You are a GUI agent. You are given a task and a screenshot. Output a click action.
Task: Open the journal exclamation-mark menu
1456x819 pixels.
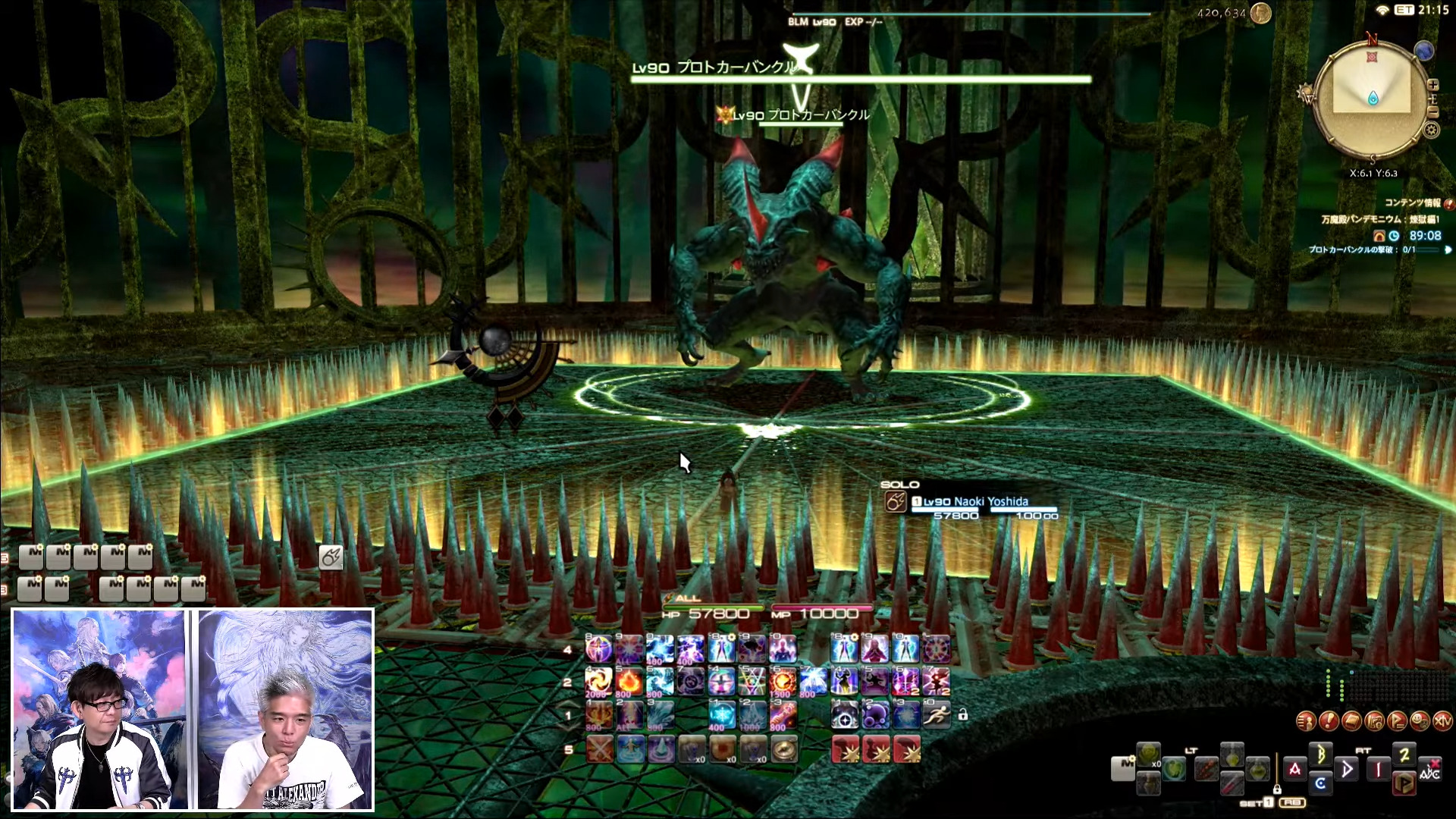tap(1328, 721)
